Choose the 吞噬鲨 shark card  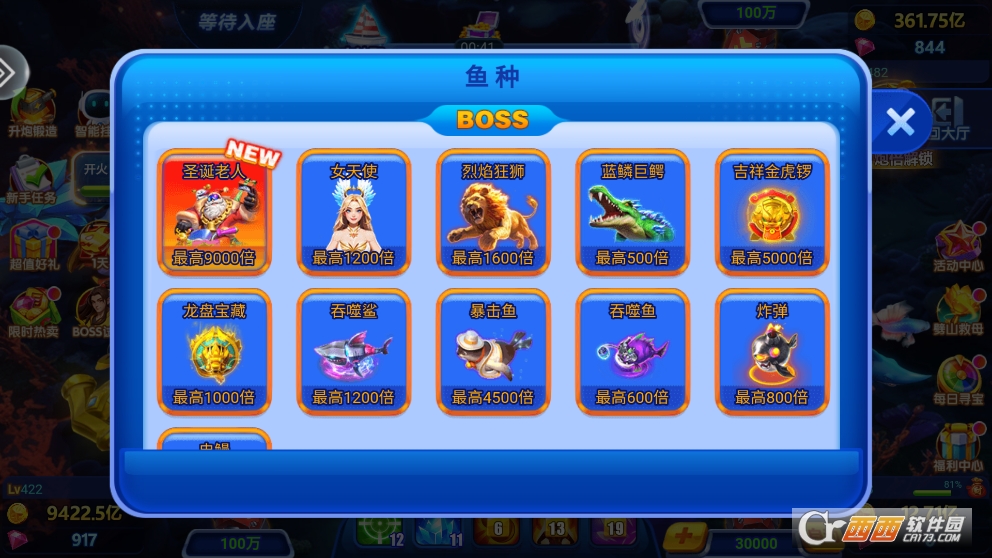click(x=354, y=352)
